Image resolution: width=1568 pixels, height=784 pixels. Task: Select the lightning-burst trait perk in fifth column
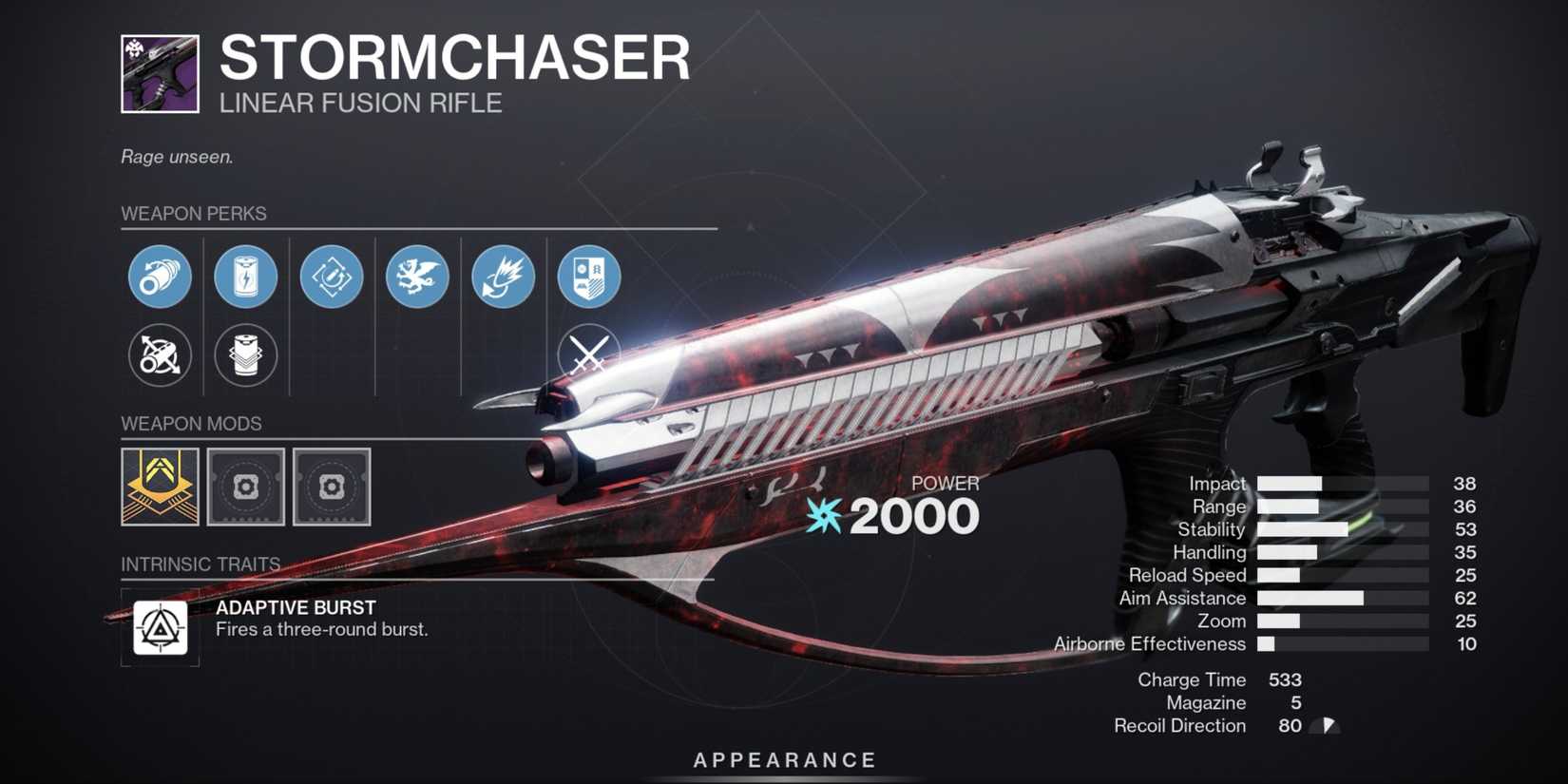[502, 277]
